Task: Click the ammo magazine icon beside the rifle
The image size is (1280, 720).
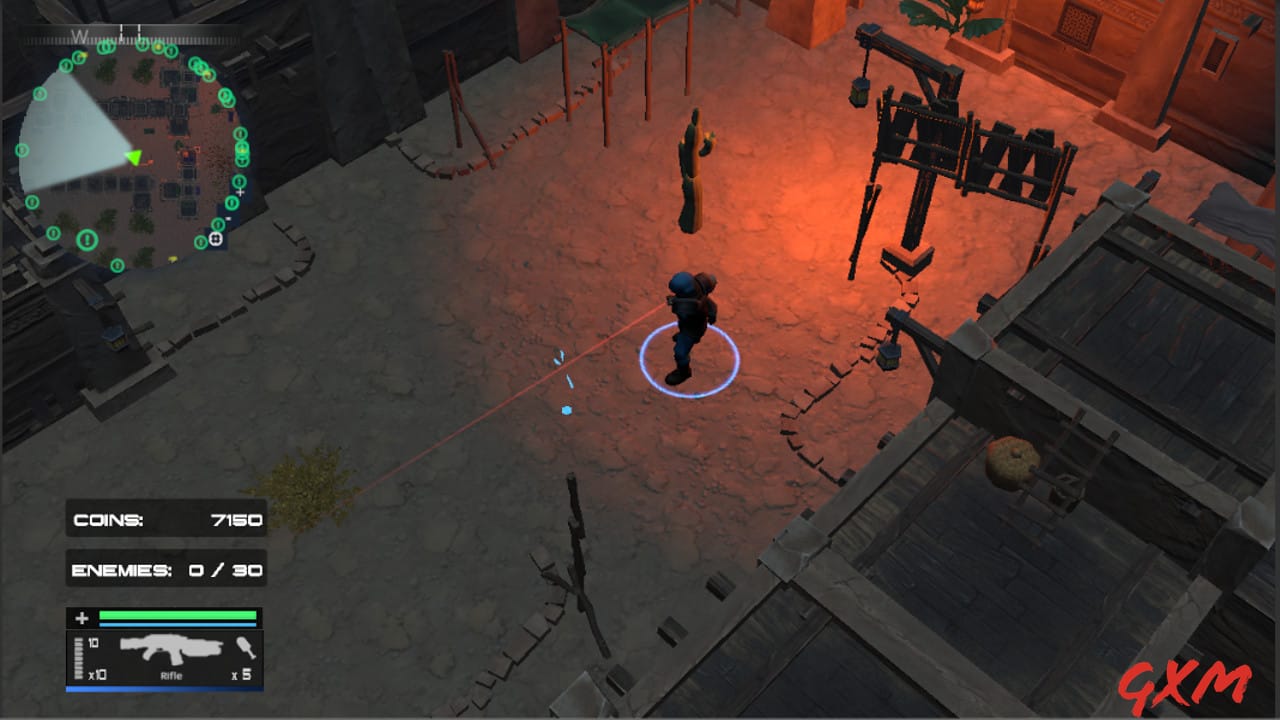Action: (78, 656)
